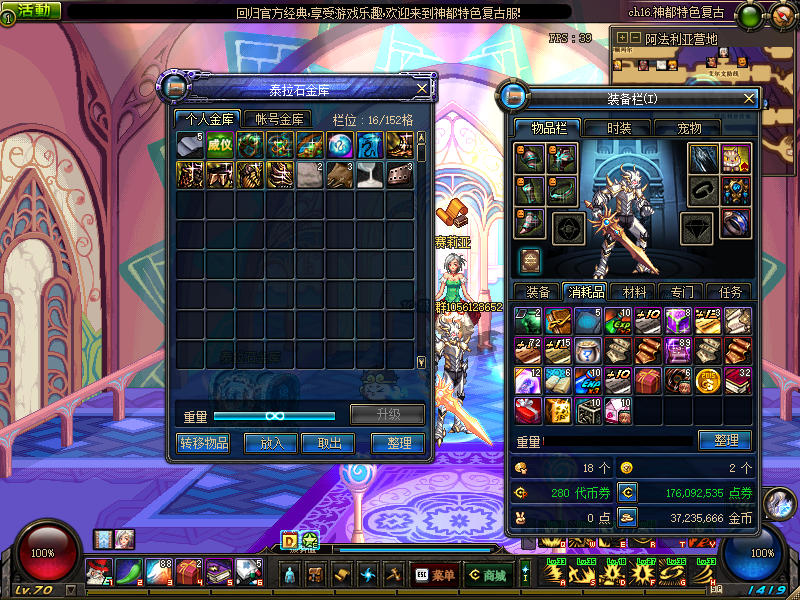The height and width of the screenshot is (600, 800).
Task: Sort the inventory with its 整理 button
Action: pyautogui.click(x=725, y=440)
